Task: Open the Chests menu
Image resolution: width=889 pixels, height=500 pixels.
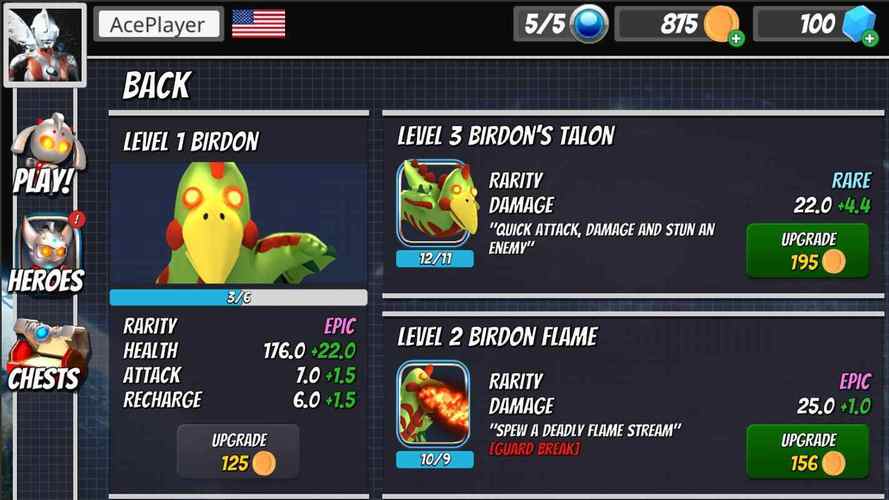Action: [44, 354]
